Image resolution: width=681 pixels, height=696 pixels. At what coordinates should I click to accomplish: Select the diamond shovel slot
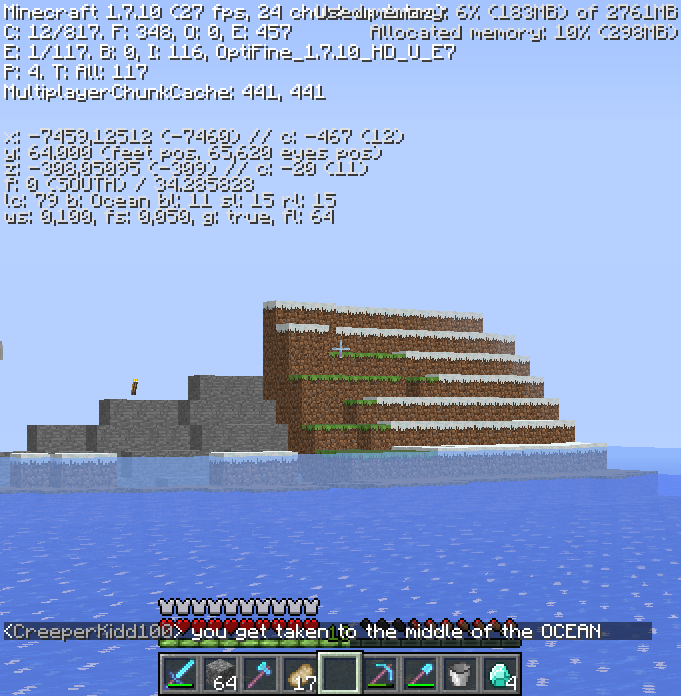[x=420, y=673]
